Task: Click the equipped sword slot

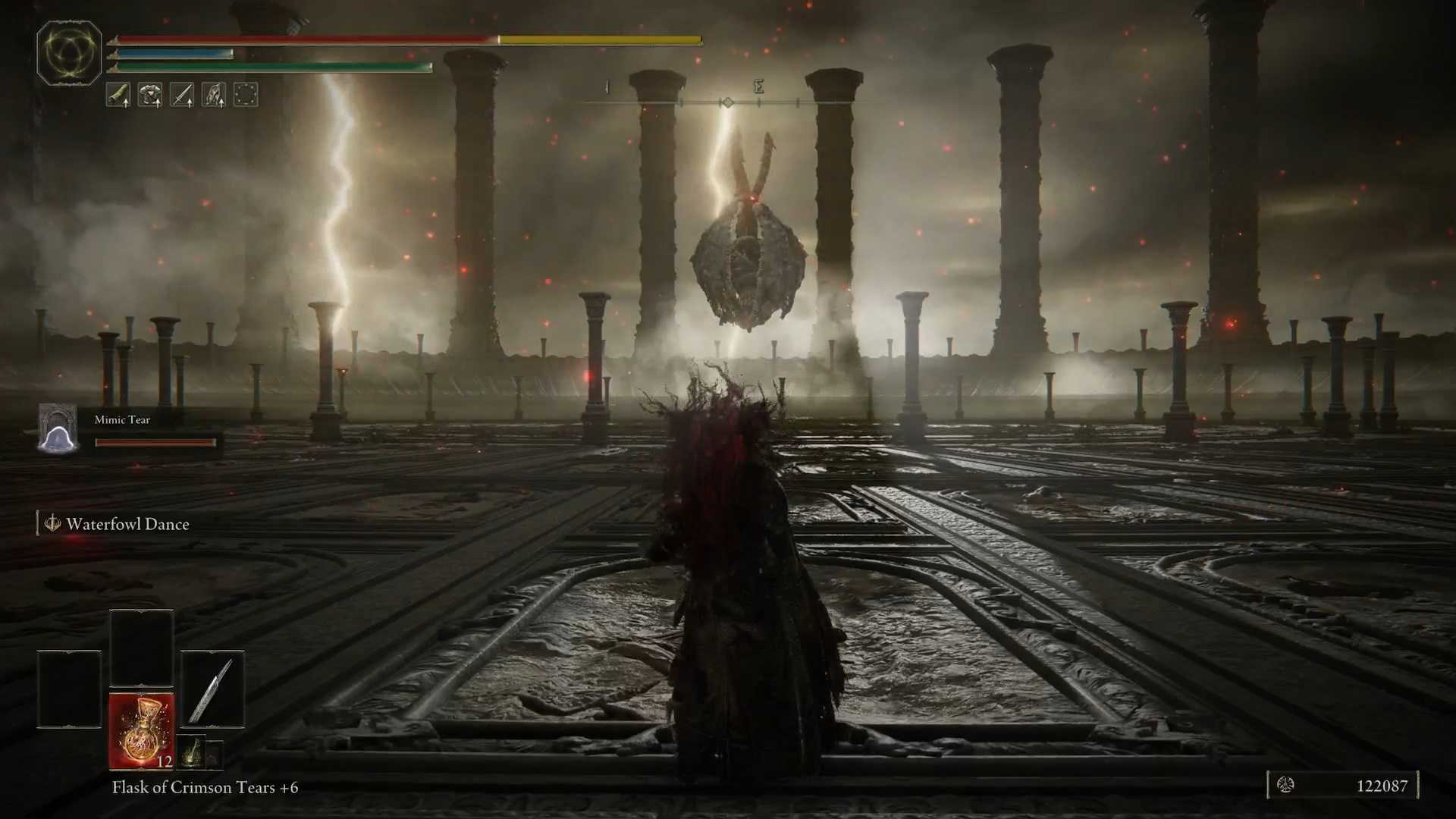Action: [x=212, y=689]
